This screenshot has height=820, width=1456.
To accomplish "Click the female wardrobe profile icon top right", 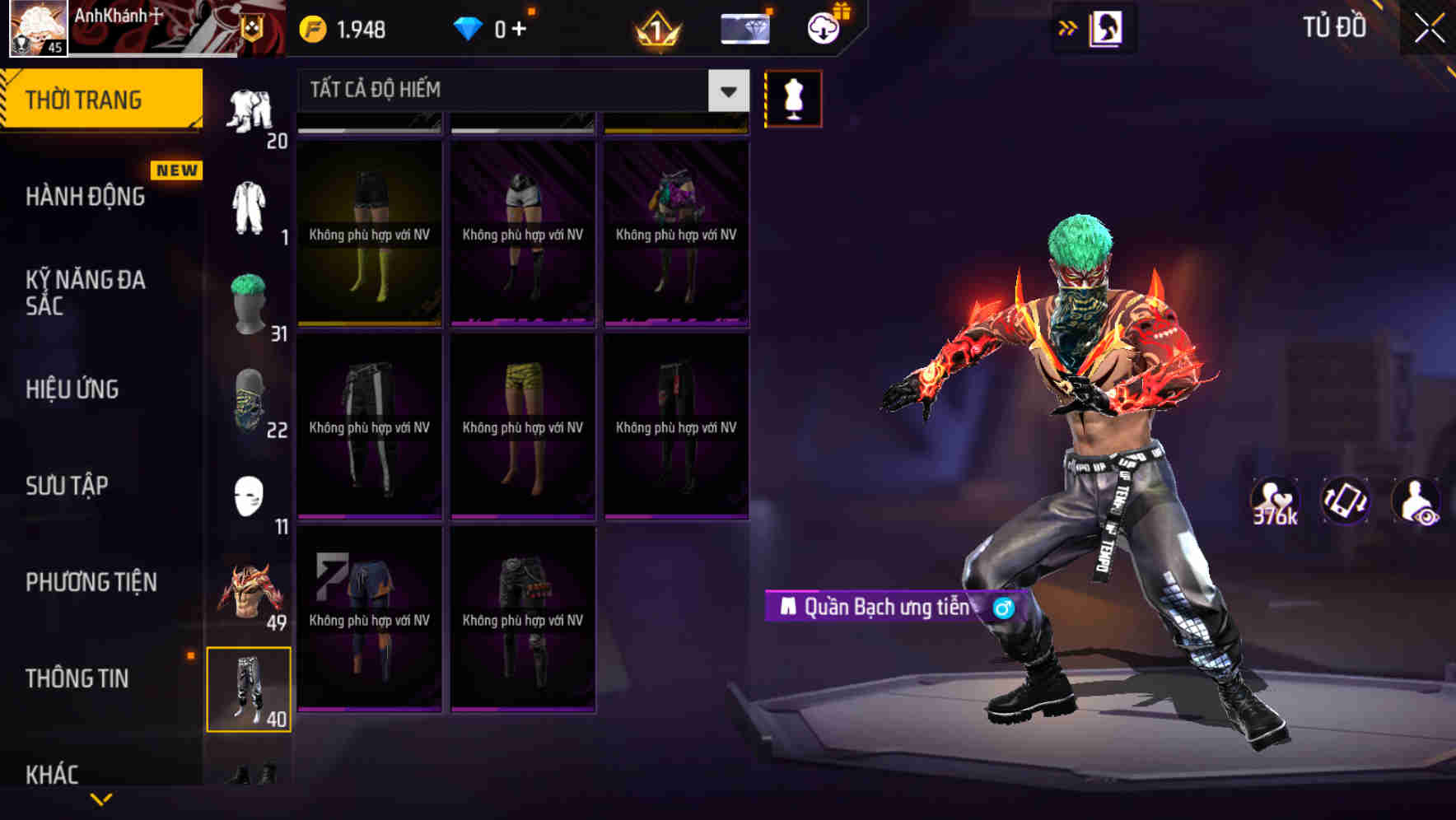I will [x=1106, y=28].
